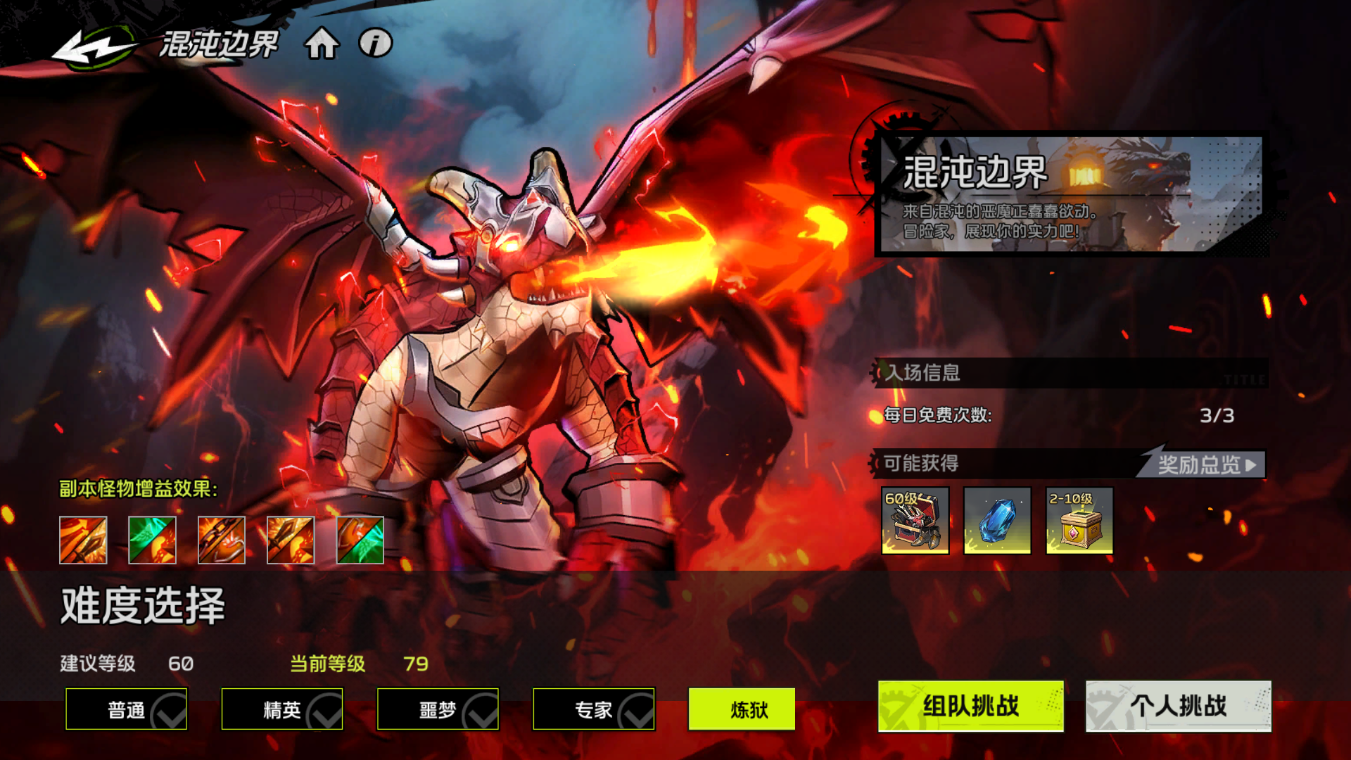Open the info icon next to home

[x=374, y=45]
